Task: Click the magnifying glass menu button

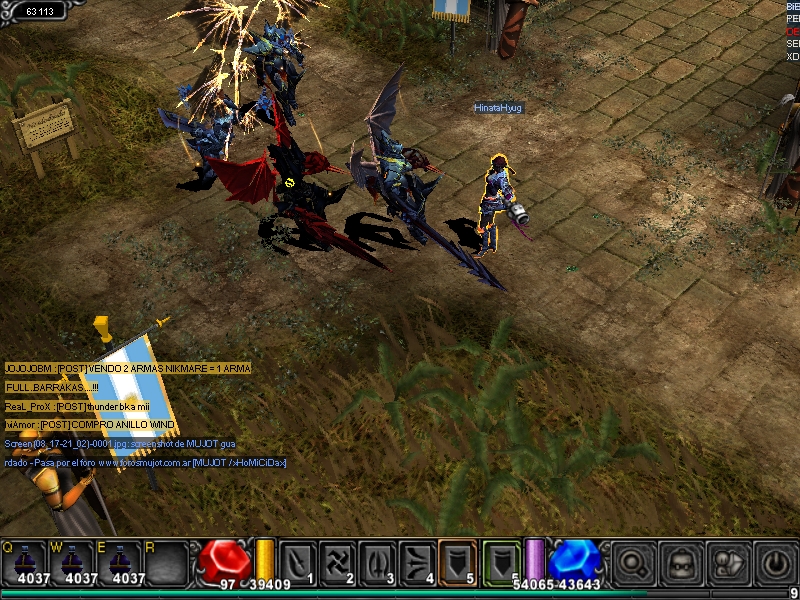Action: coord(634,562)
